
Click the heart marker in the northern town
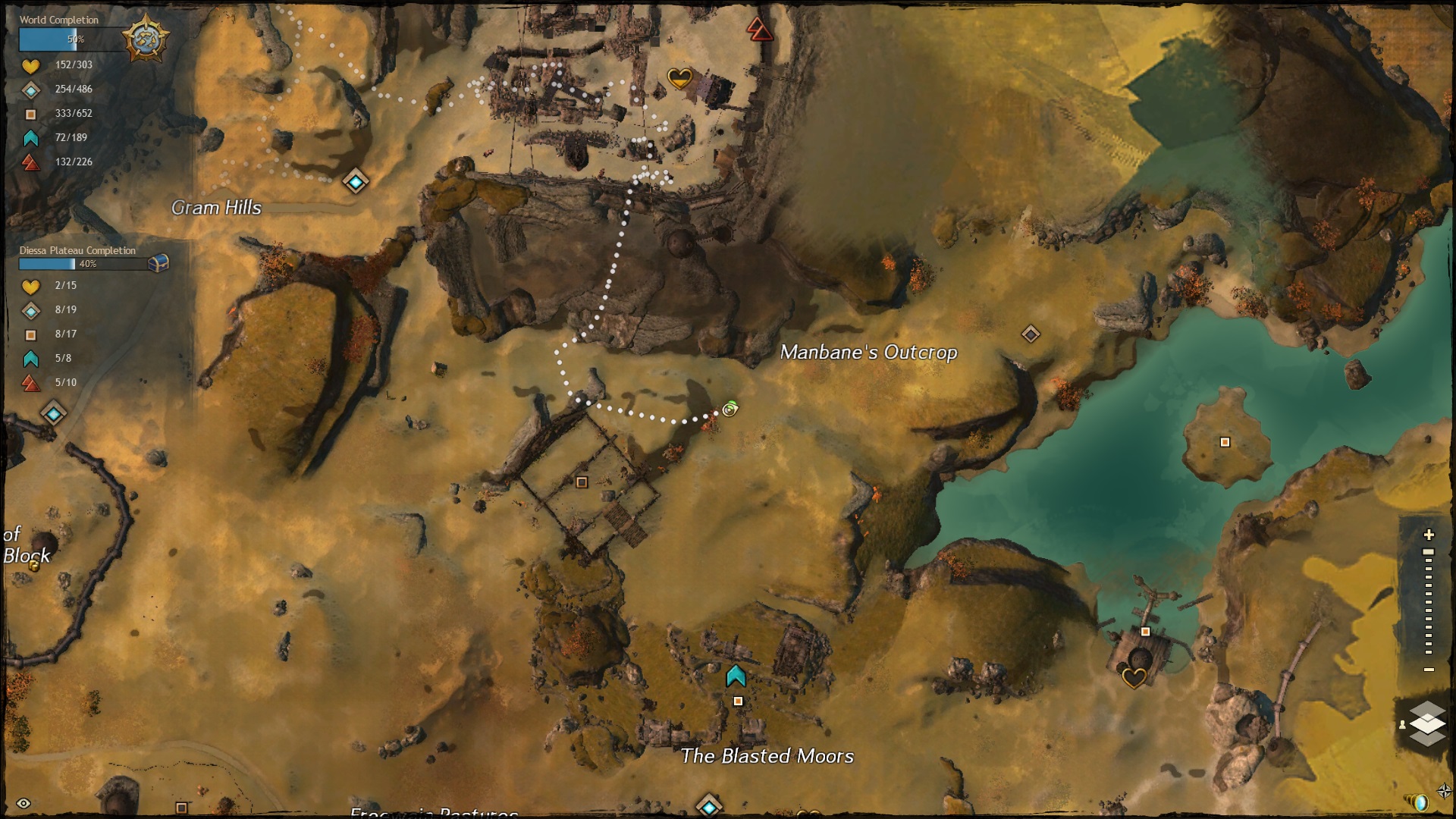pyautogui.click(x=679, y=77)
